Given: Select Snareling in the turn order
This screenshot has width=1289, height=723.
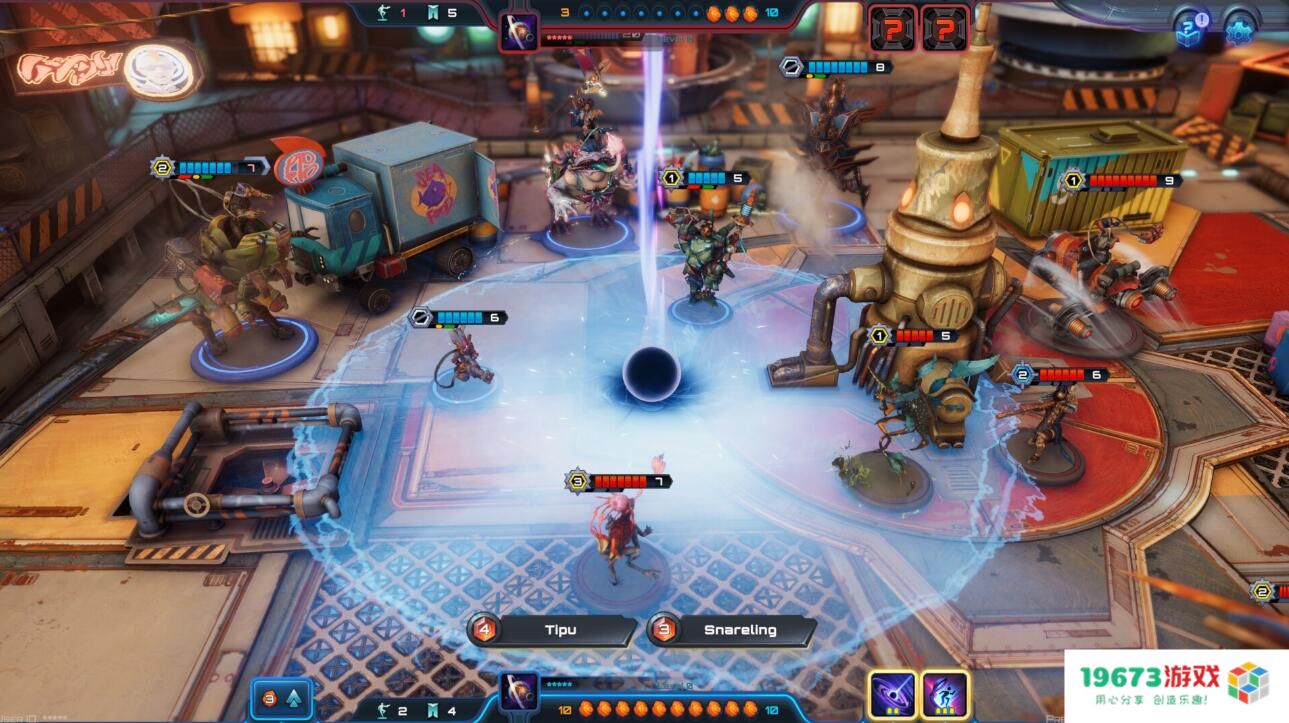Looking at the screenshot, I should pyautogui.click(x=741, y=630).
